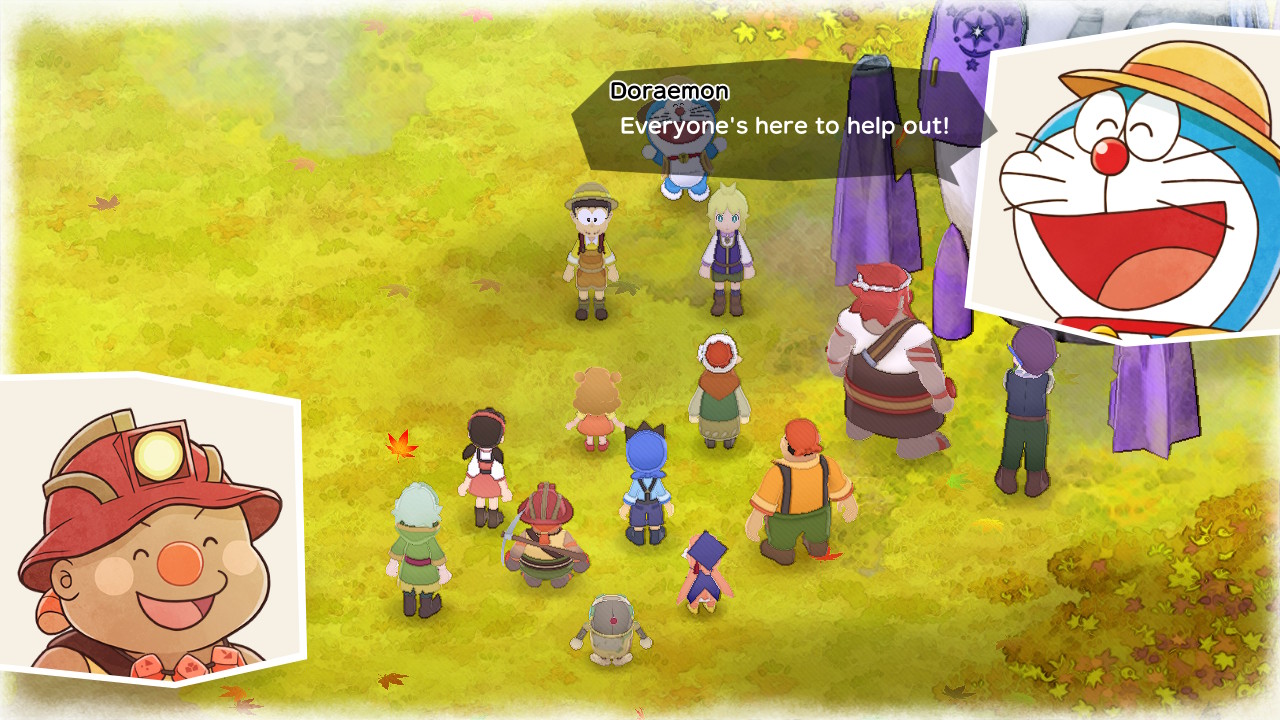The height and width of the screenshot is (720, 1280).
Task: Click the Doraemon name label above the dialogue
Action: pyautogui.click(x=670, y=91)
